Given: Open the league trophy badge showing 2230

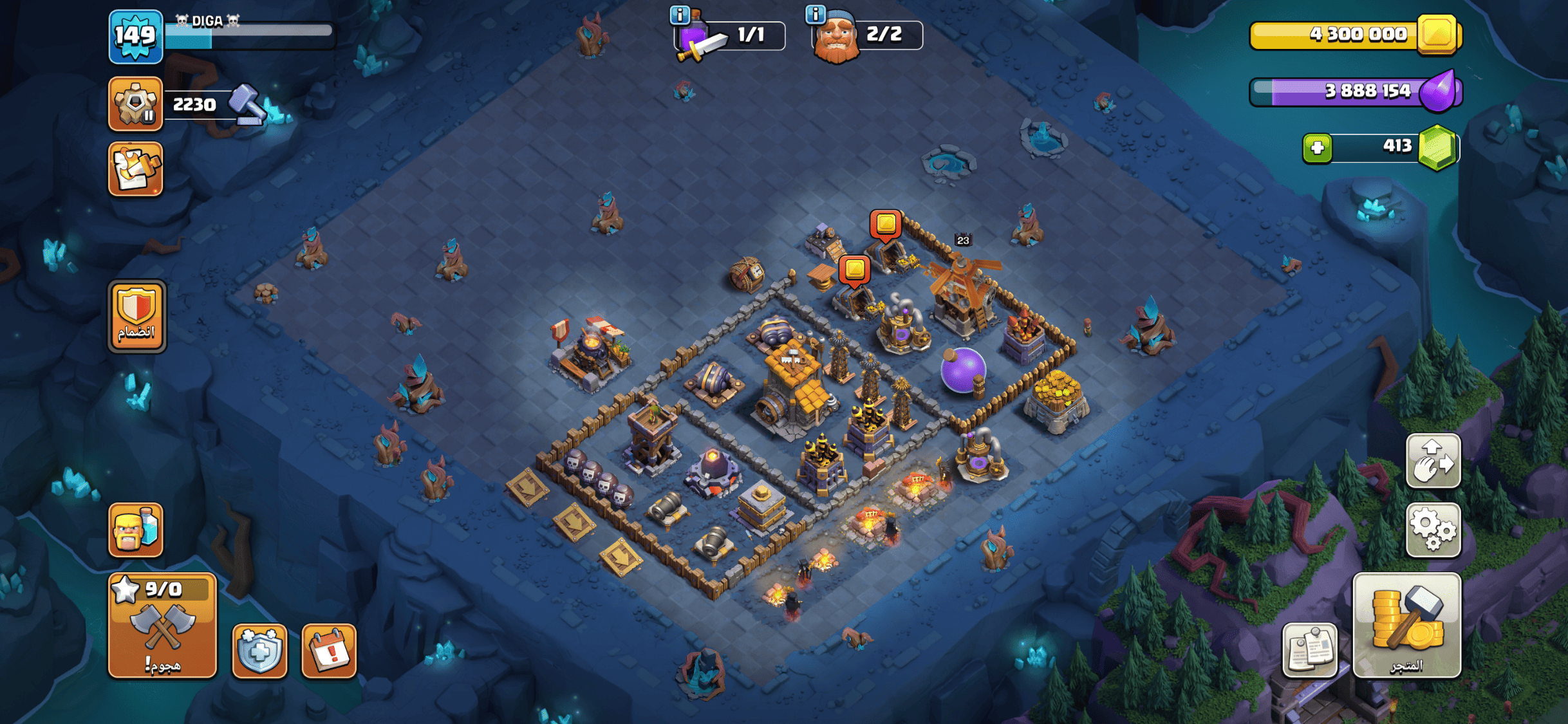Looking at the screenshot, I should 135,104.
